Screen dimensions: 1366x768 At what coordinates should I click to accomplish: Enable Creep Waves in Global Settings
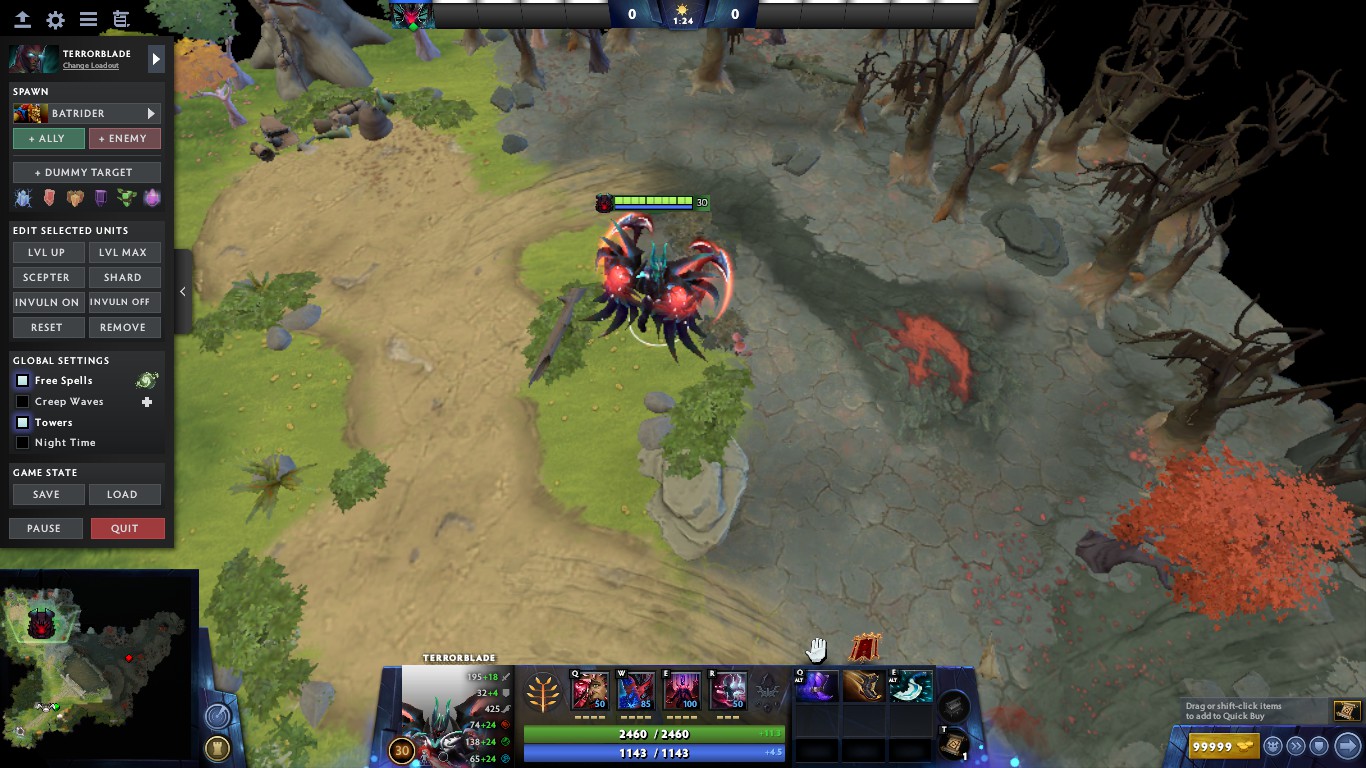click(x=22, y=401)
